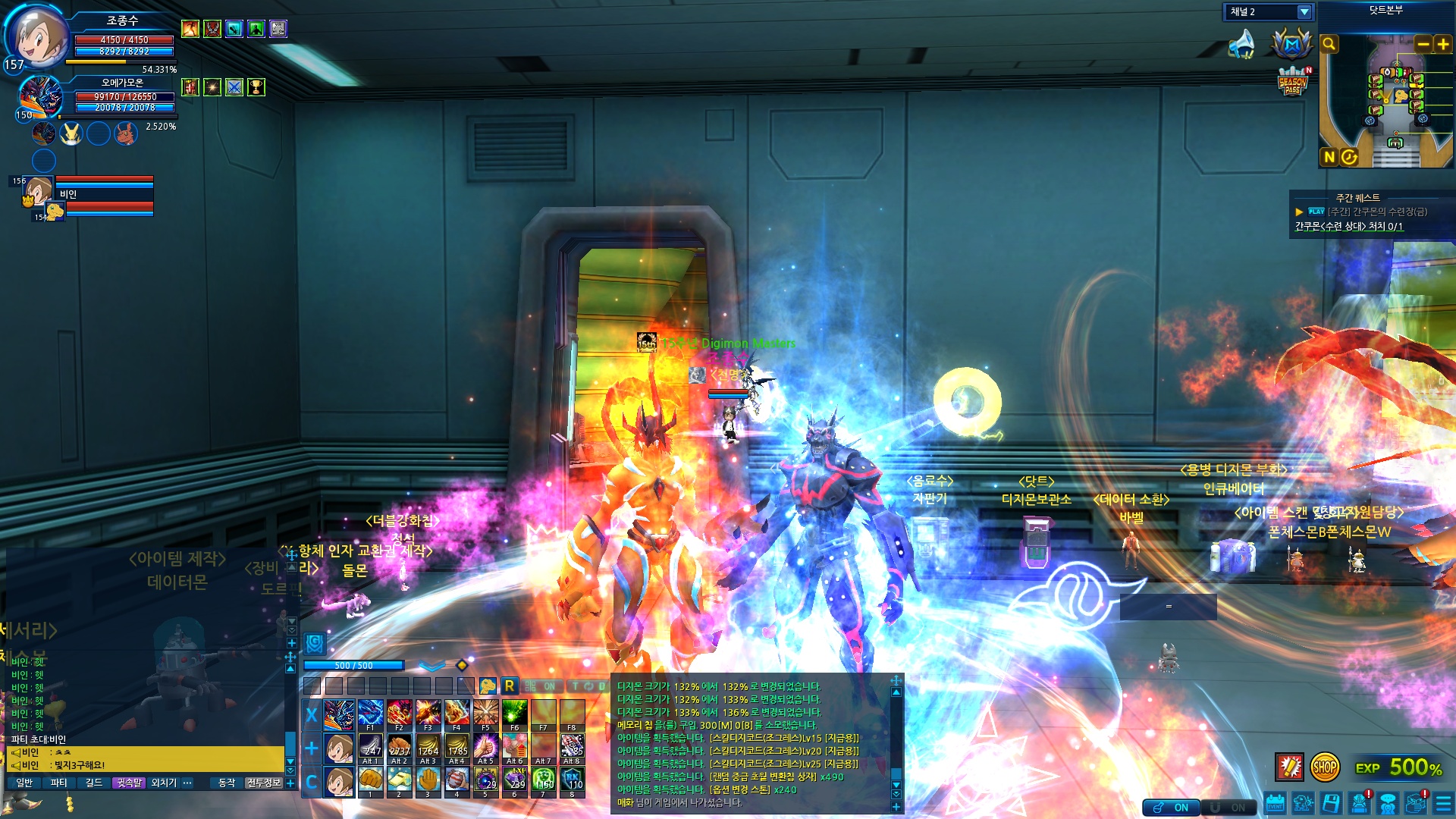
Task: Switch chat to the 파티 tab
Action: pyautogui.click(x=58, y=783)
